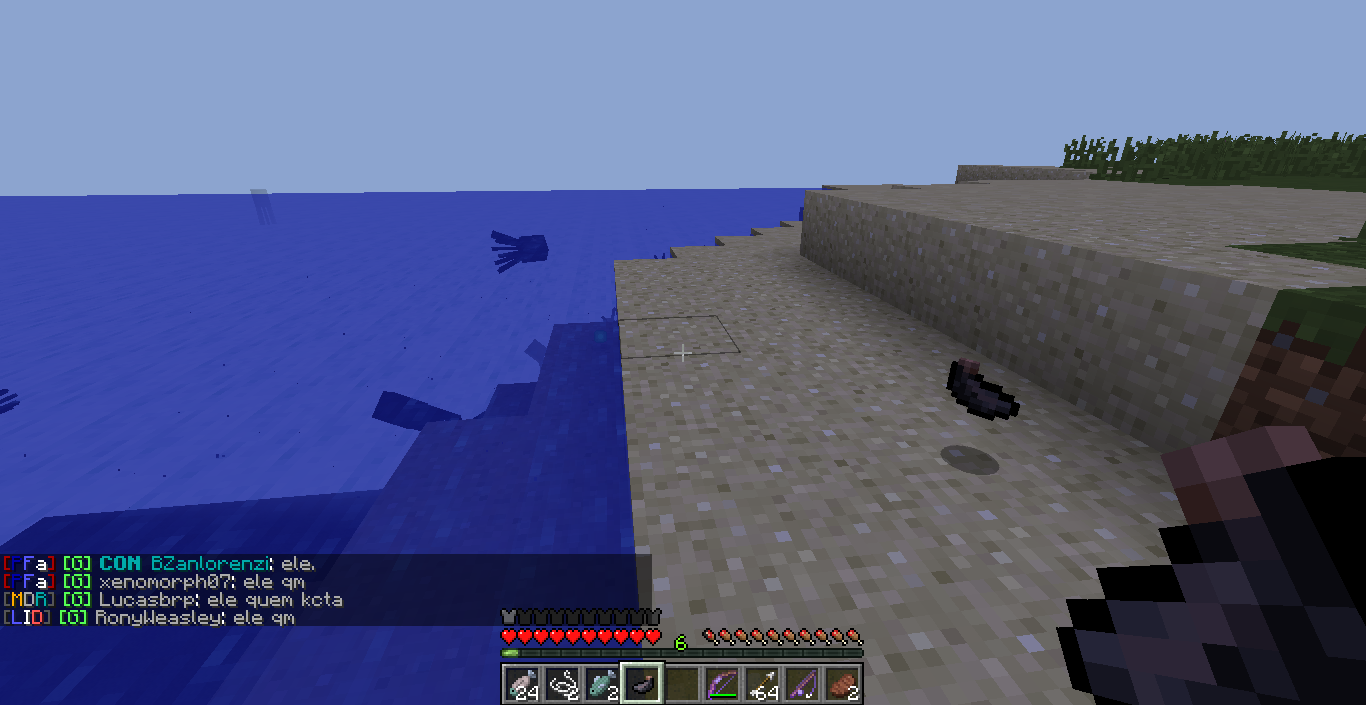Equip the enchanted bow

click(722, 685)
